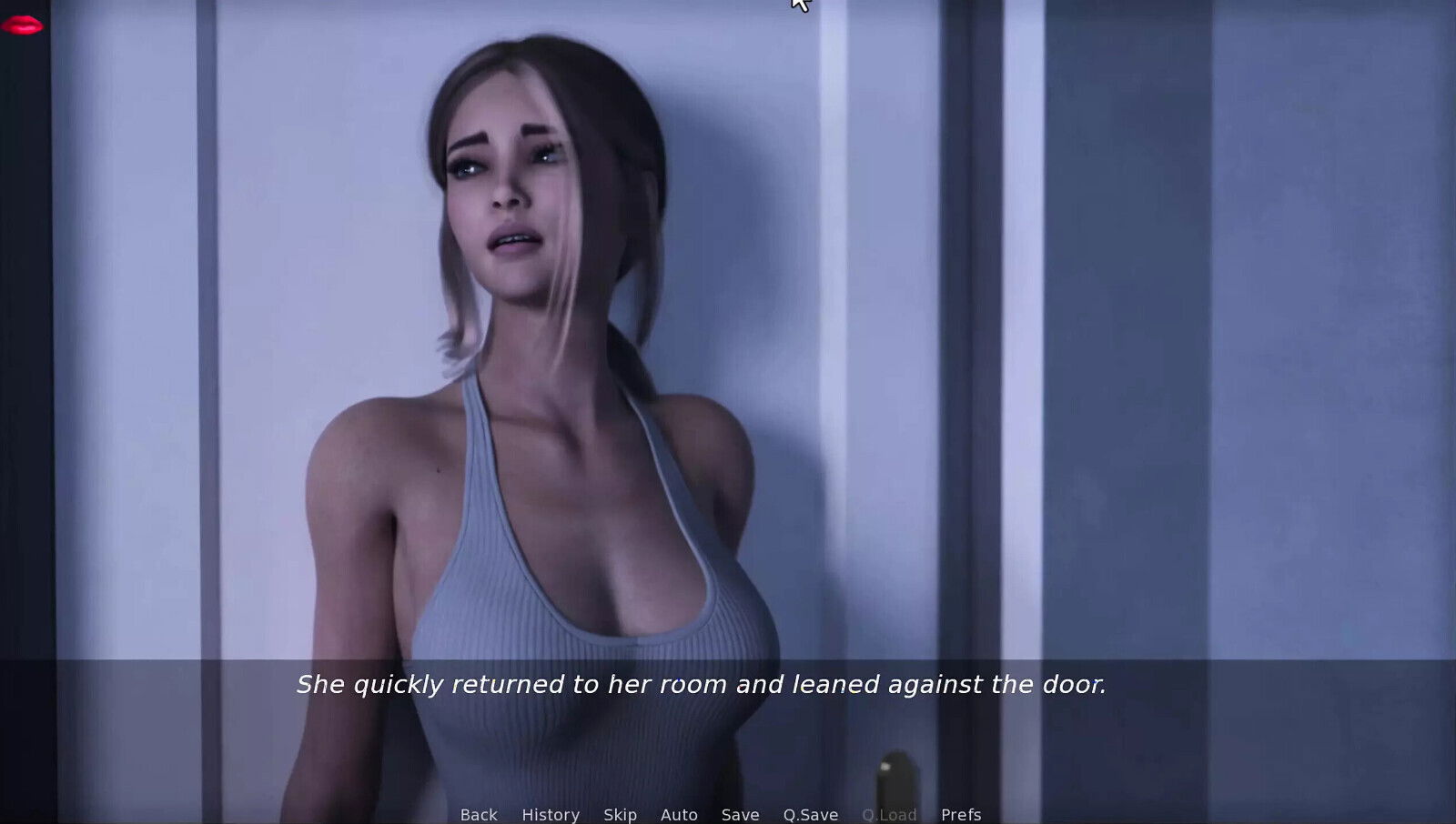The width and height of the screenshot is (1456, 824).
Task: Click the quick menu bar at the bottom
Action: point(719,814)
